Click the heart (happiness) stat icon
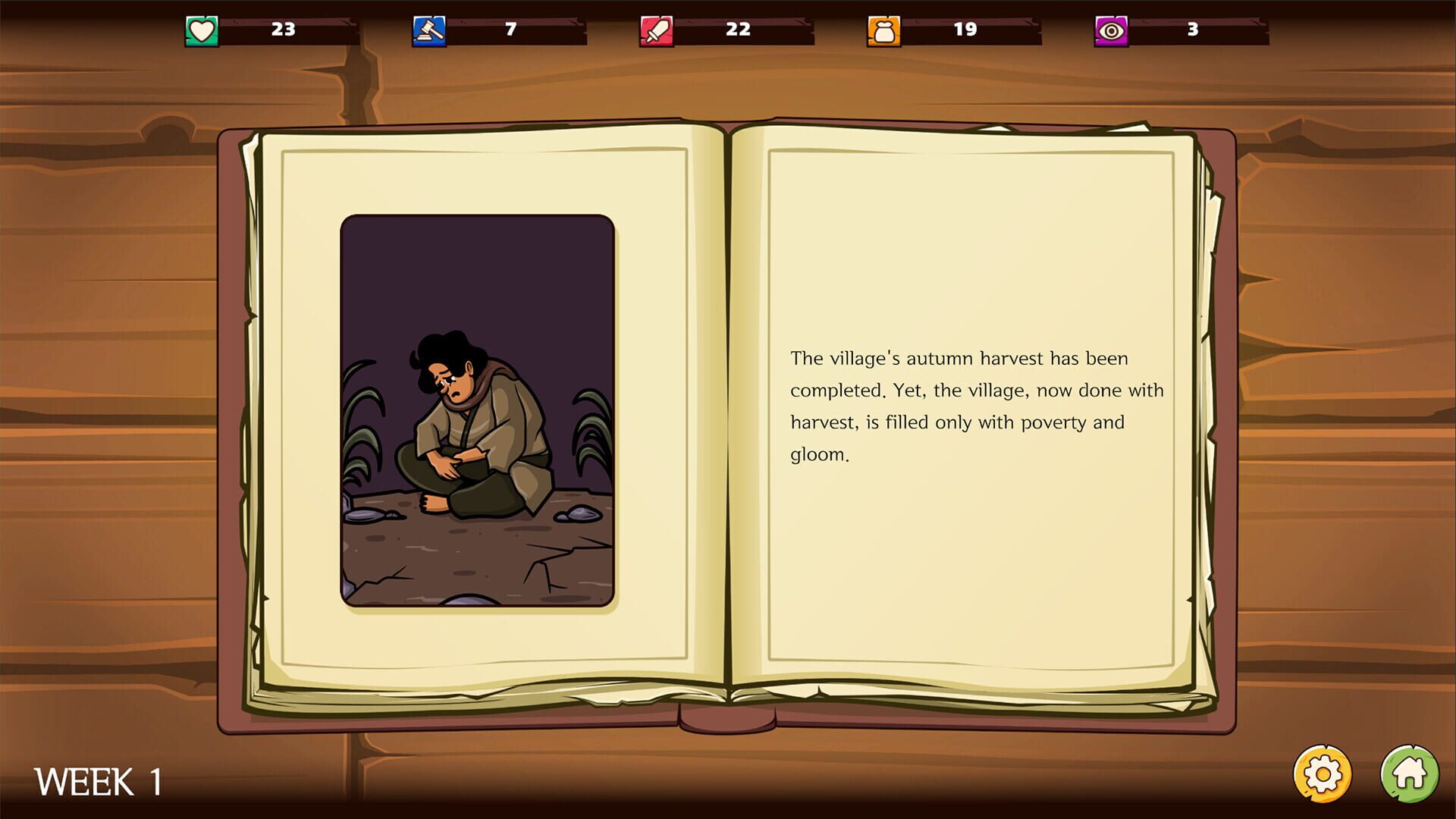The image size is (1456, 819). point(200,30)
